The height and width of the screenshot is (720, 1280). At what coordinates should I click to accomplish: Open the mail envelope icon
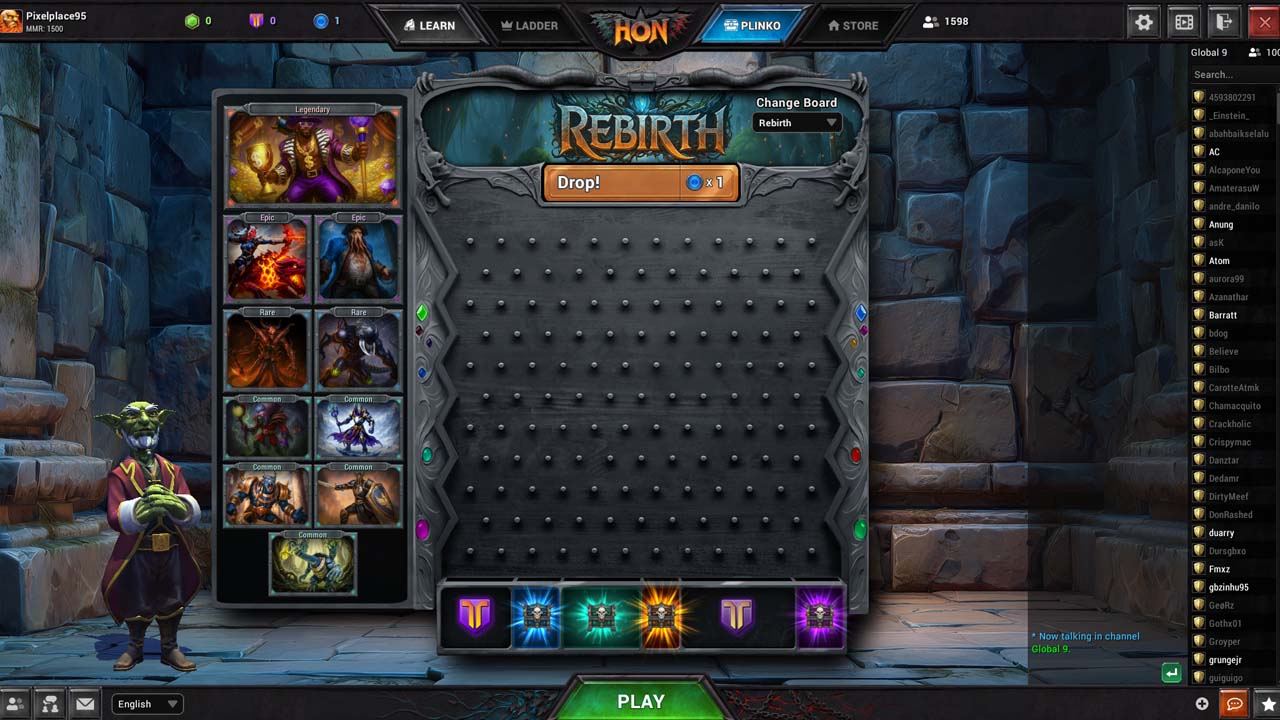[x=85, y=704]
